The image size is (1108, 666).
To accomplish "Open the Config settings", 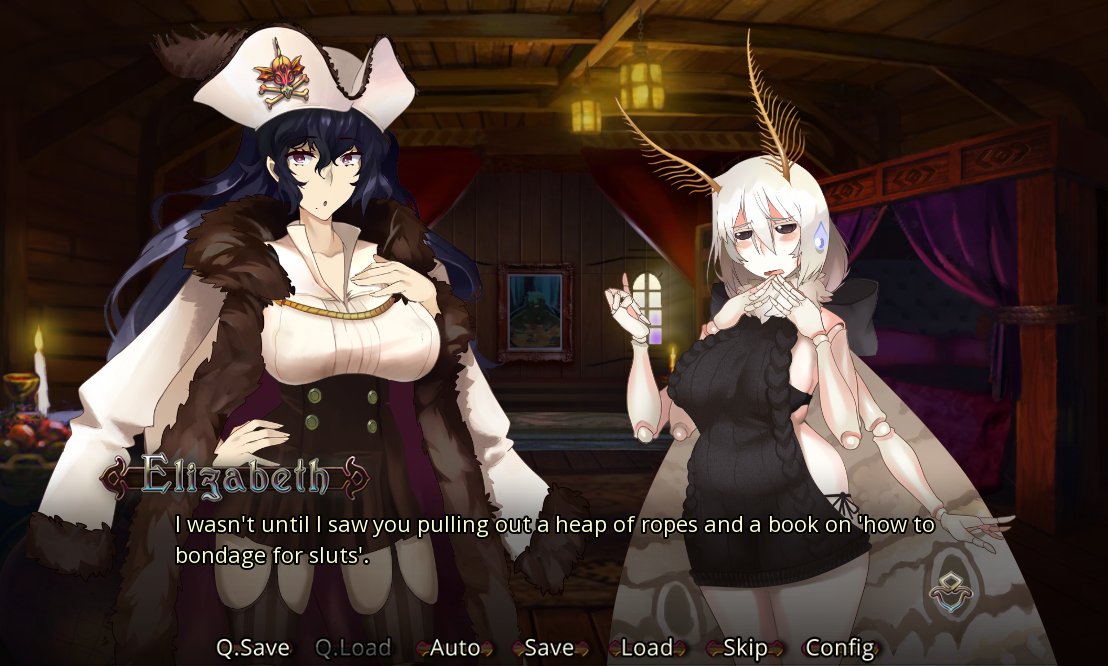I will [840, 648].
